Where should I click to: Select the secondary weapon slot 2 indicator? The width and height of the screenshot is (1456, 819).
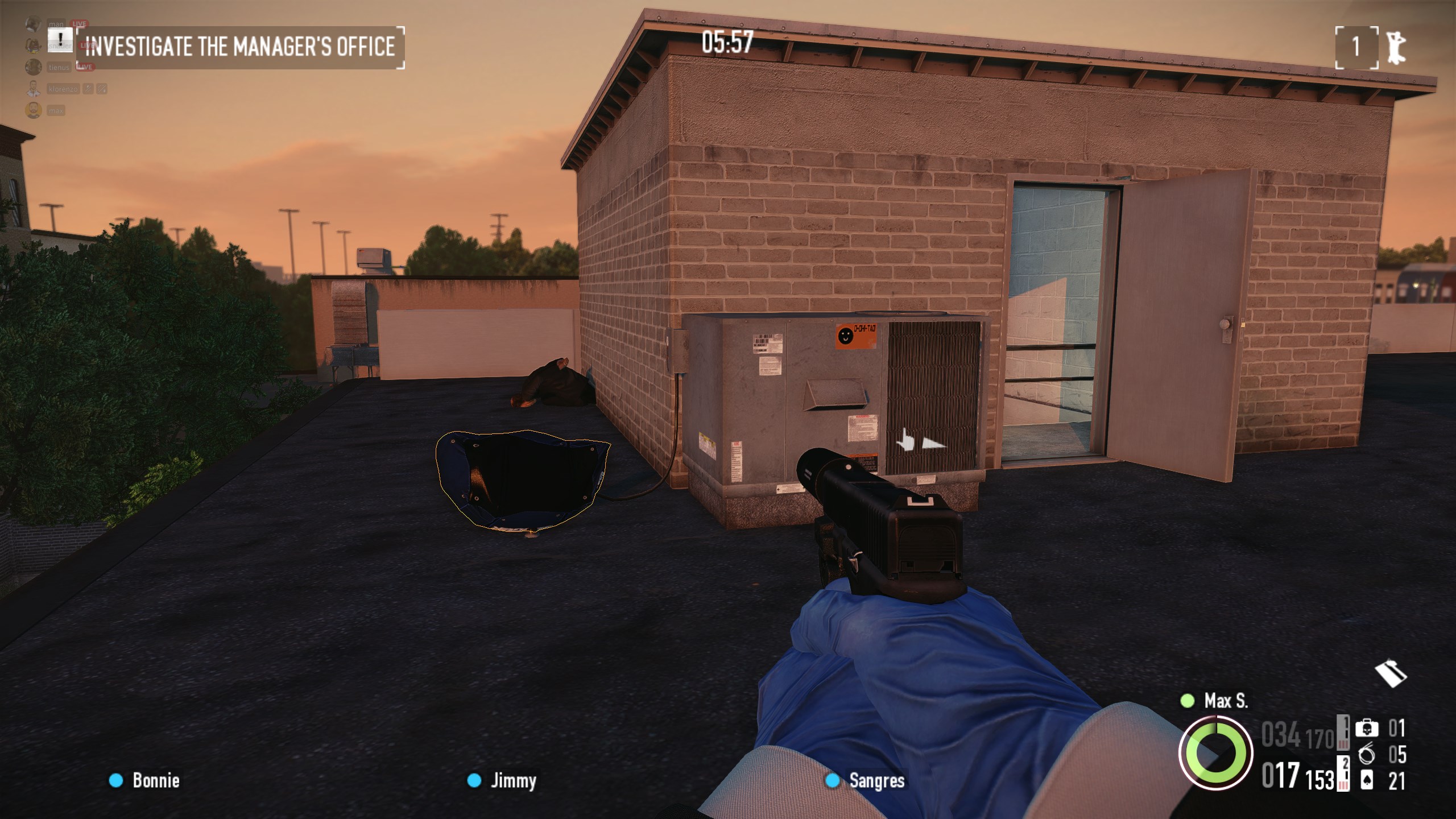[x=1343, y=773]
